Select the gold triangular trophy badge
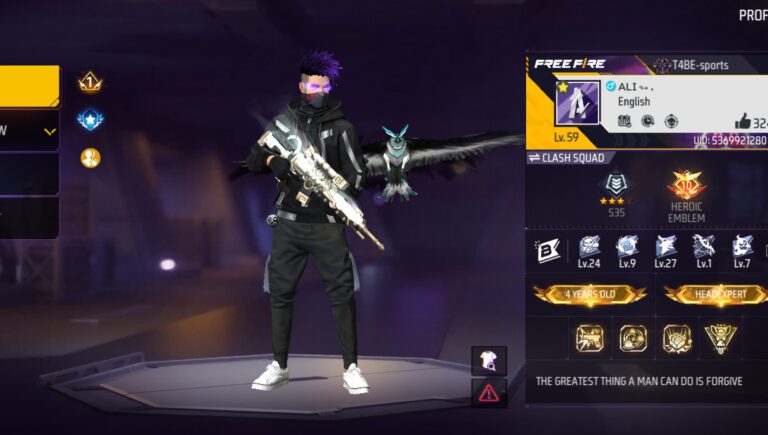The image size is (768, 435). (720, 339)
